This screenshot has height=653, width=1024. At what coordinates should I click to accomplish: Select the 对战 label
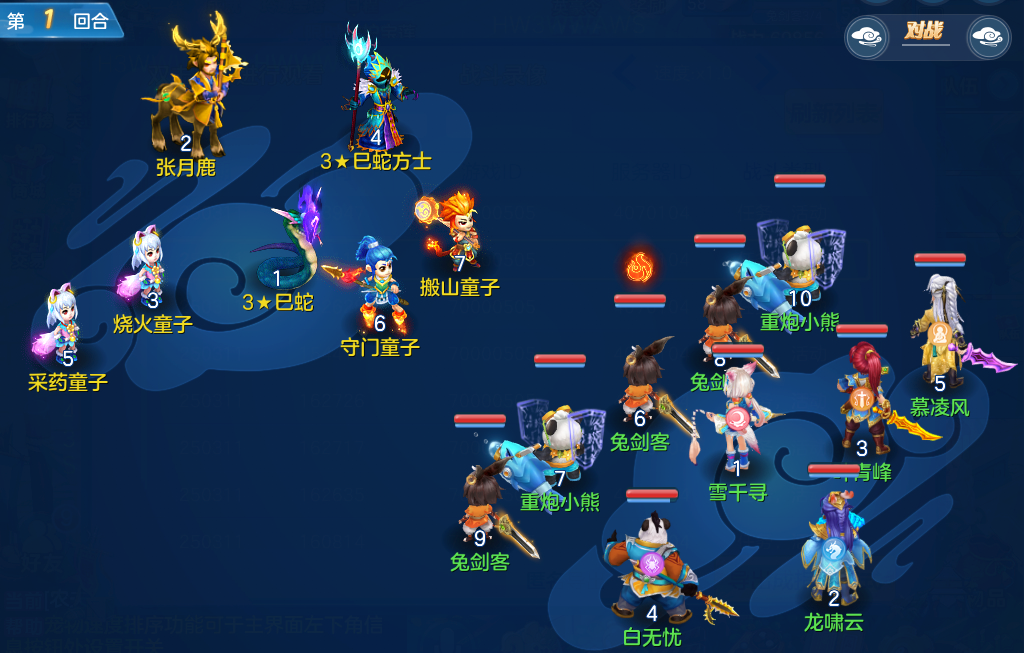pyautogui.click(x=925, y=31)
